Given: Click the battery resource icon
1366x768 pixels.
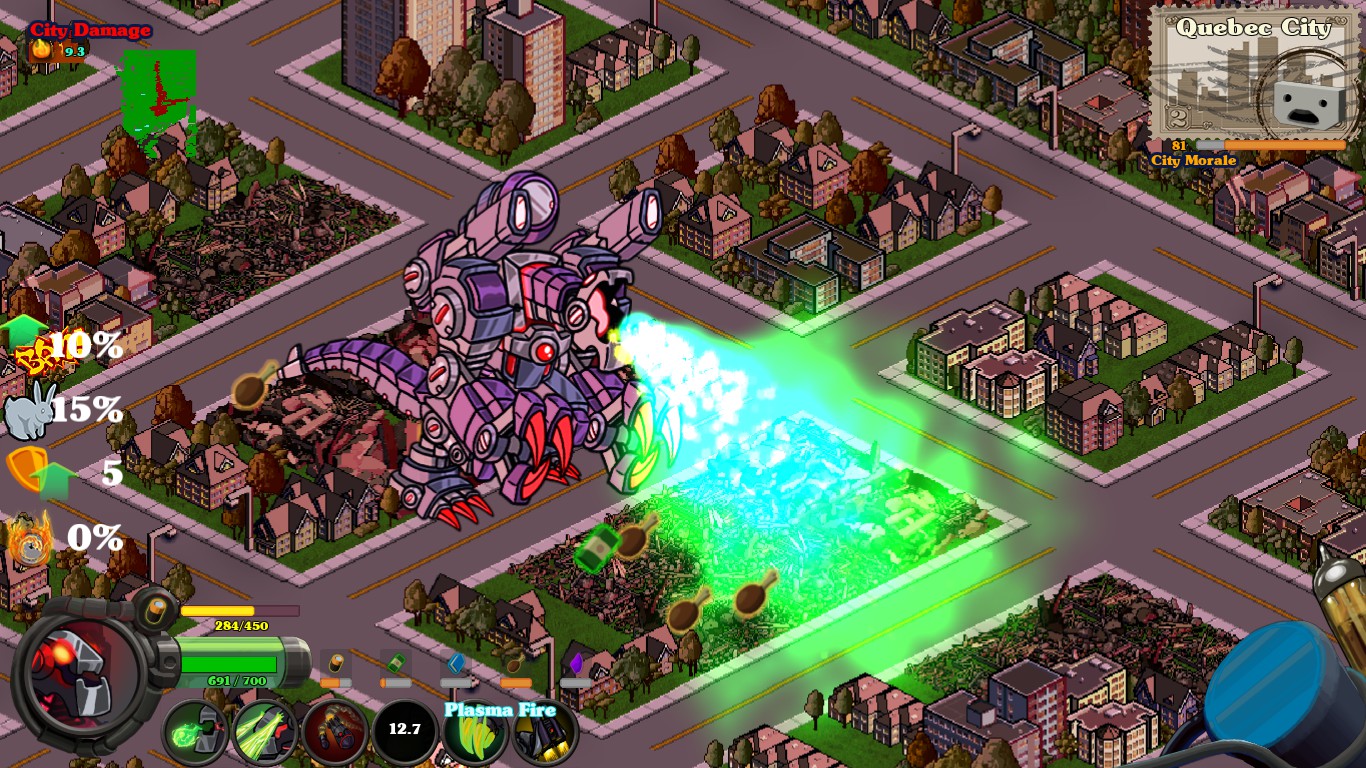Looking at the screenshot, I should (335, 663).
